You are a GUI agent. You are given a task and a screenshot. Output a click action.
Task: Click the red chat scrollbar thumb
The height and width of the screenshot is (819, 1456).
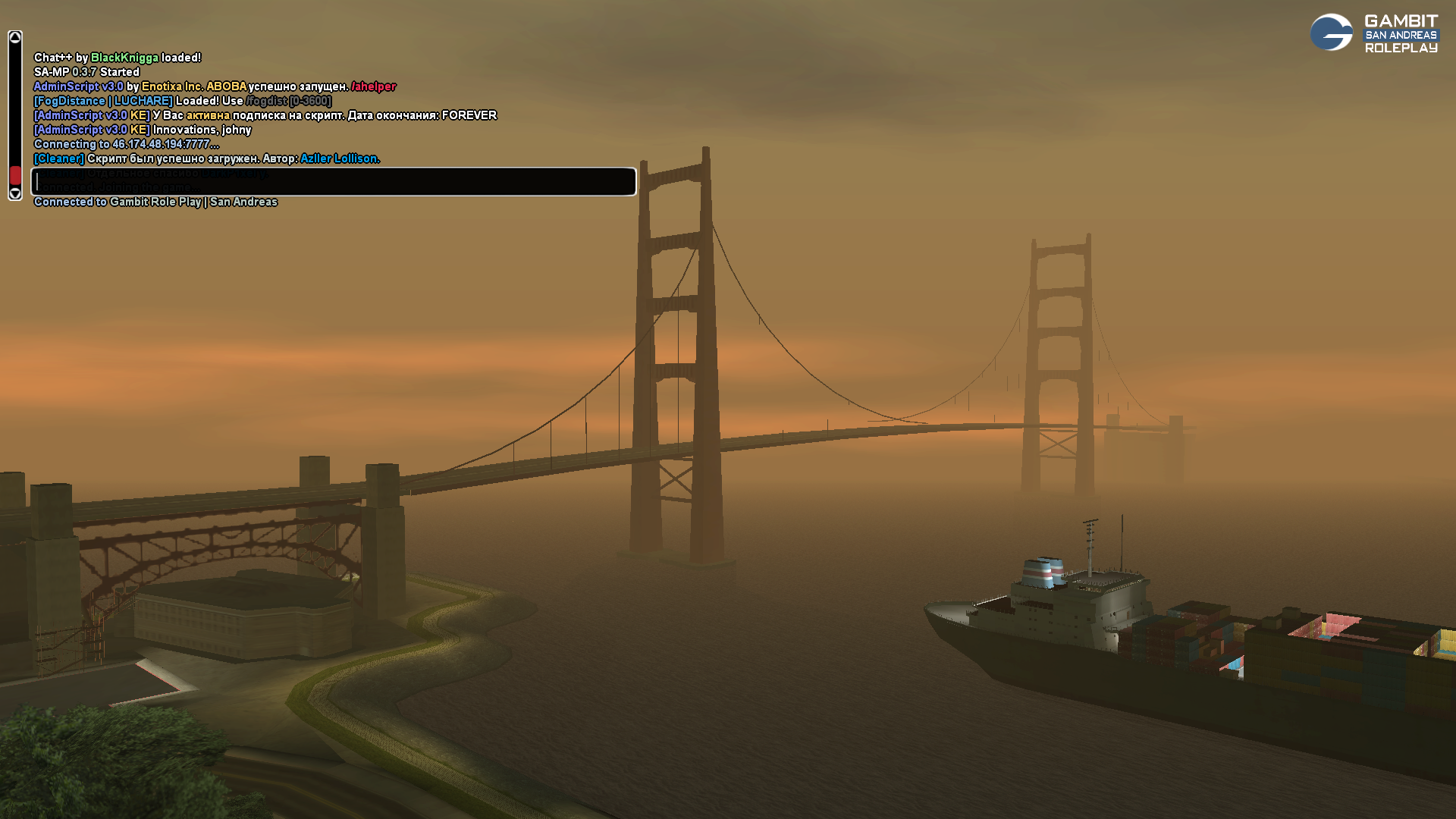click(x=15, y=176)
